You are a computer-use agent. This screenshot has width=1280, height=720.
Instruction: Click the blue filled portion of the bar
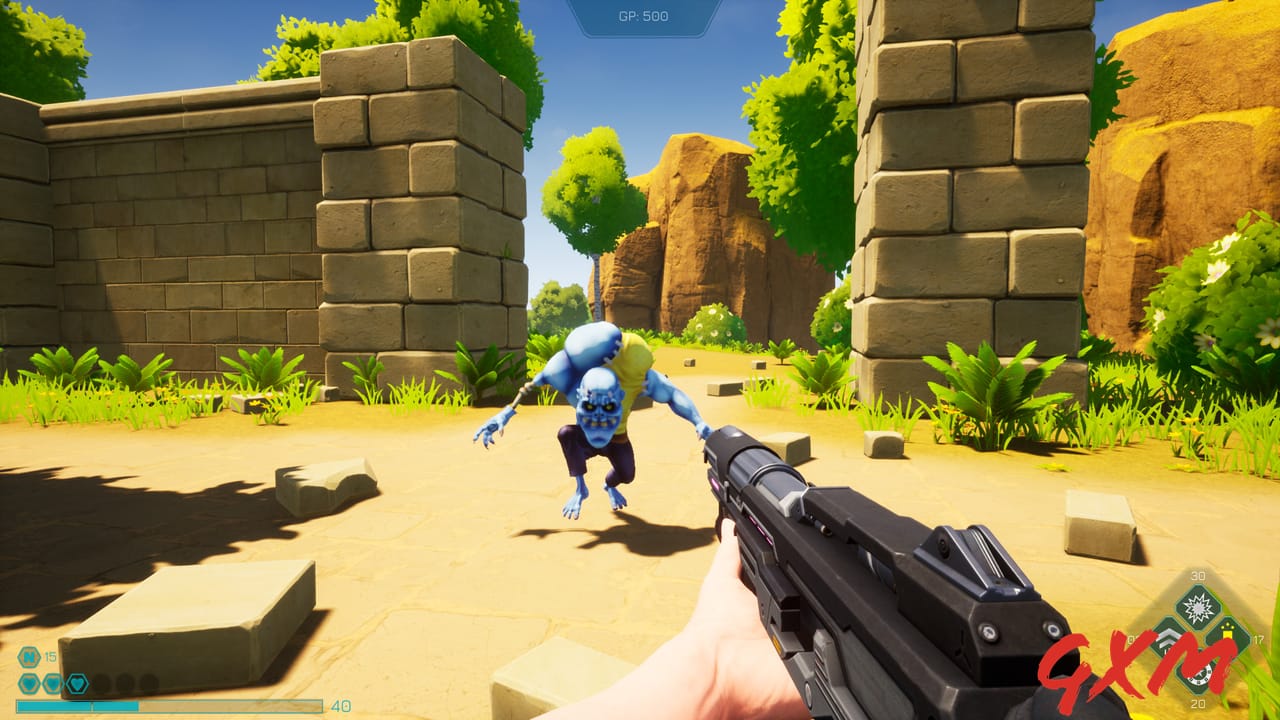[80, 705]
